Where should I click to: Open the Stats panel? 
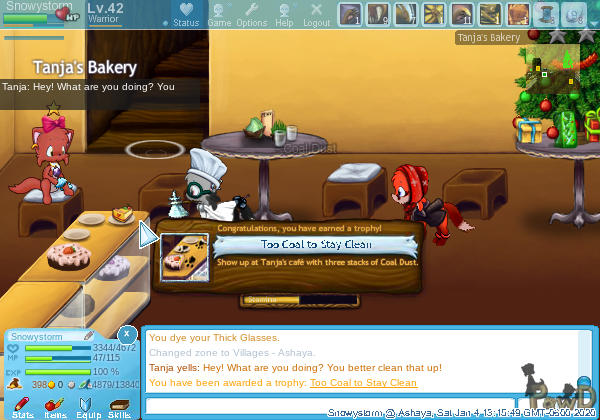click(x=23, y=404)
